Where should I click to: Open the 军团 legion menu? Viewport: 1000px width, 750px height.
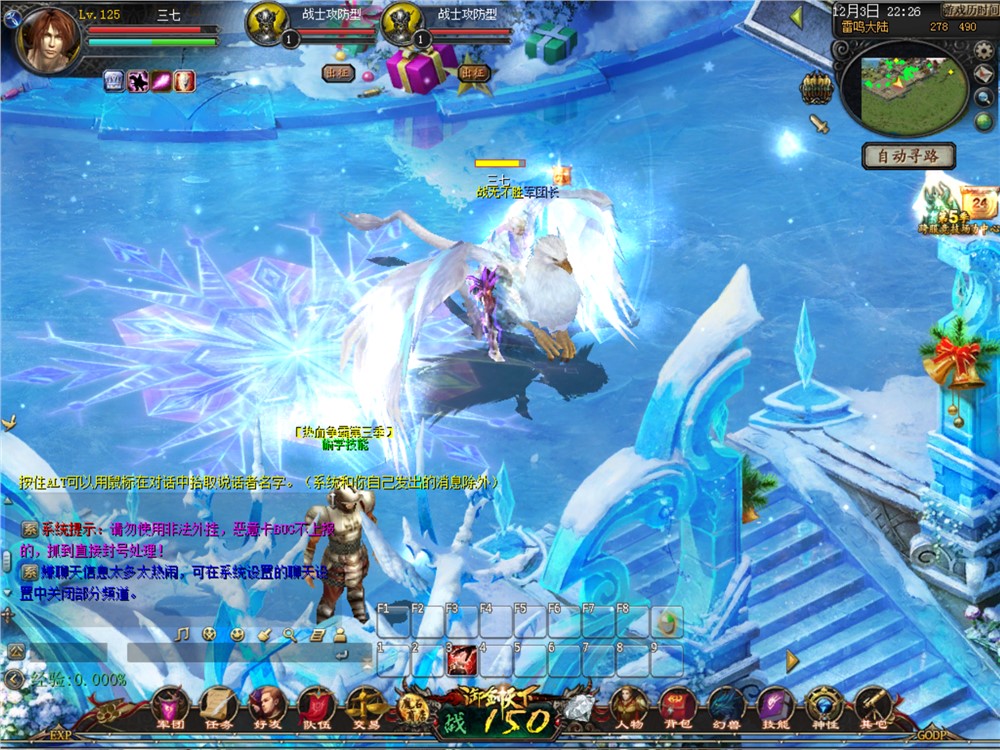coord(168,704)
